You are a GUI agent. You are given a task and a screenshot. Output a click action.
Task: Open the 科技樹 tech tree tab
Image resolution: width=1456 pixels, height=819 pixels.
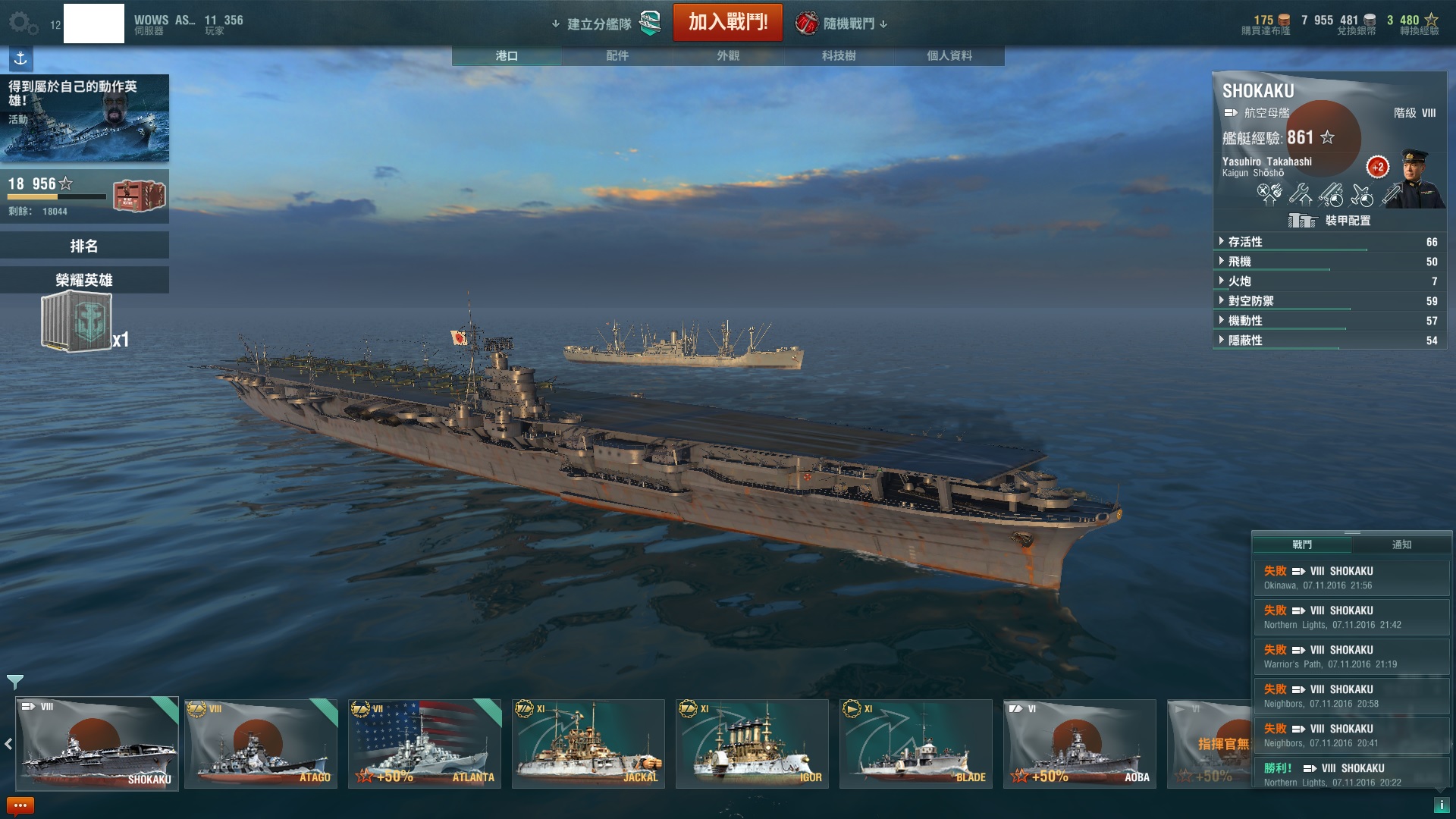click(x=838, y=55)
